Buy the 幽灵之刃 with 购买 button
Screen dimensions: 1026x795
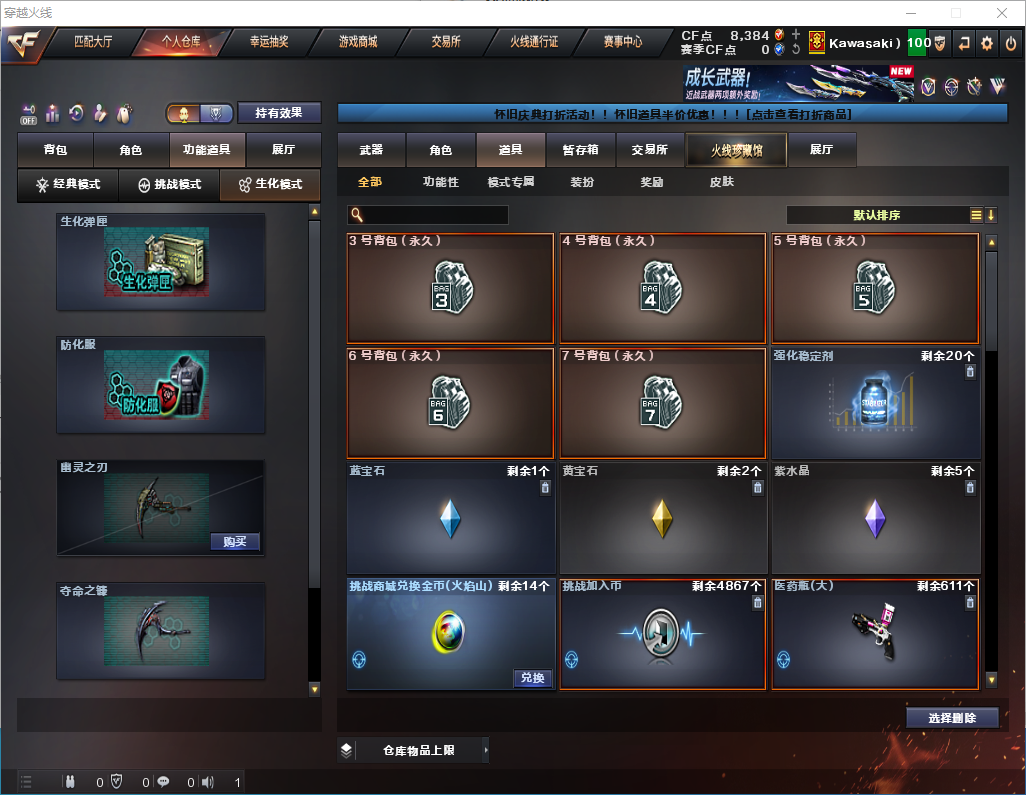tap(235, 542)
